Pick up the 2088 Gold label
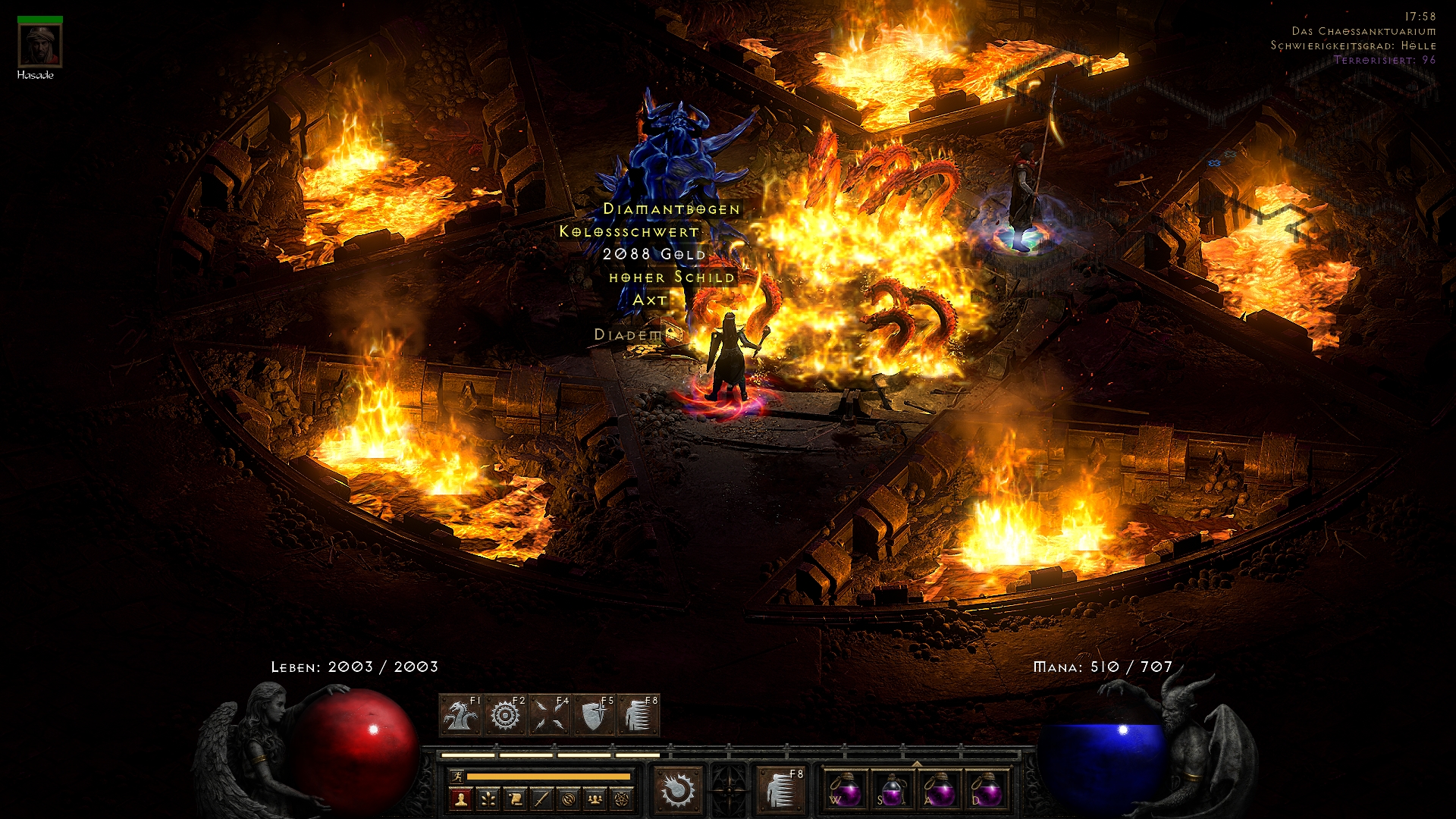Image resolution: width=1456 pixels, height=819 pixels. (654, 255)
